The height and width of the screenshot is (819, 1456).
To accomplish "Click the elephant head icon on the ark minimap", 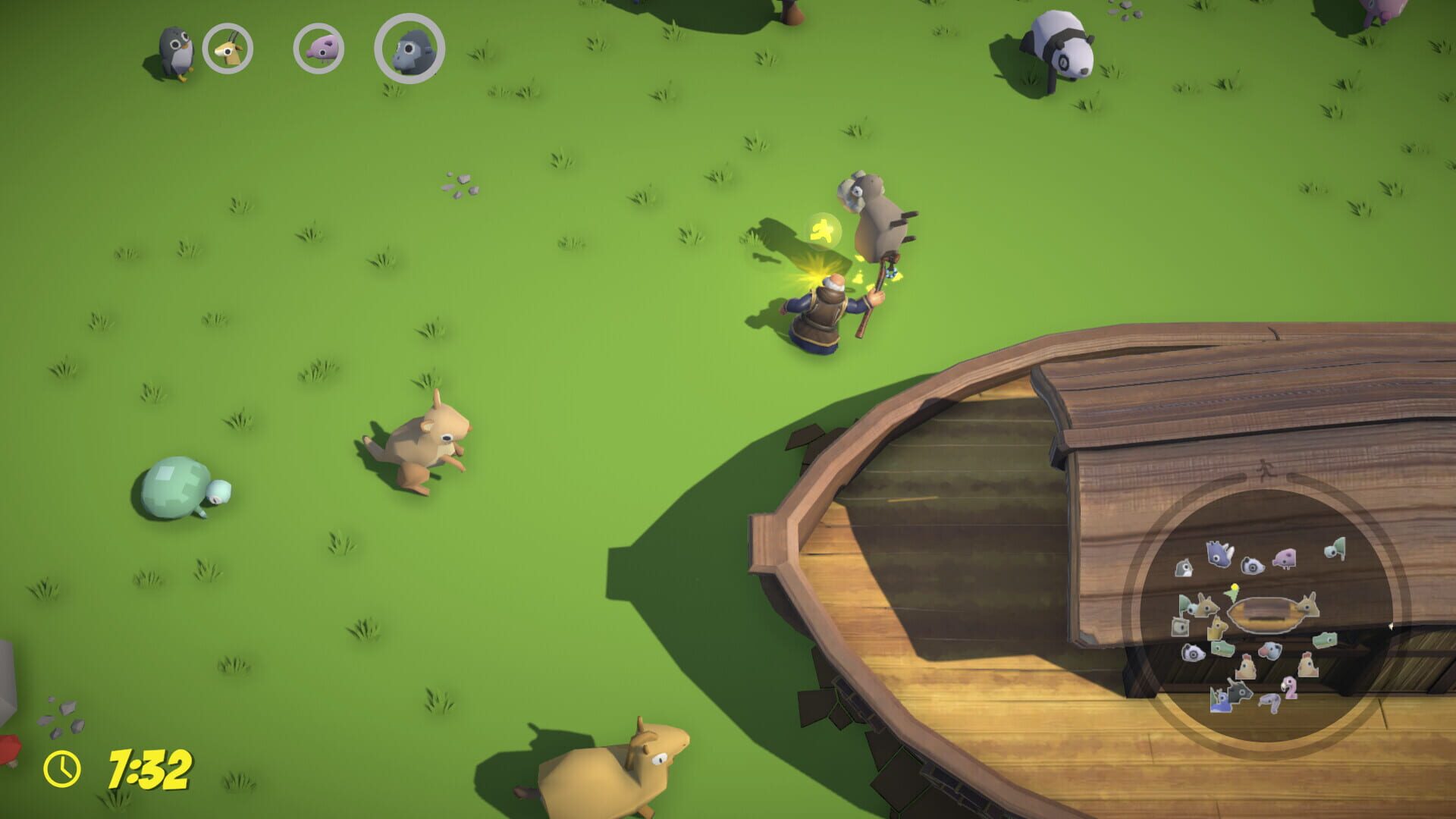I will click(1269, 650).
